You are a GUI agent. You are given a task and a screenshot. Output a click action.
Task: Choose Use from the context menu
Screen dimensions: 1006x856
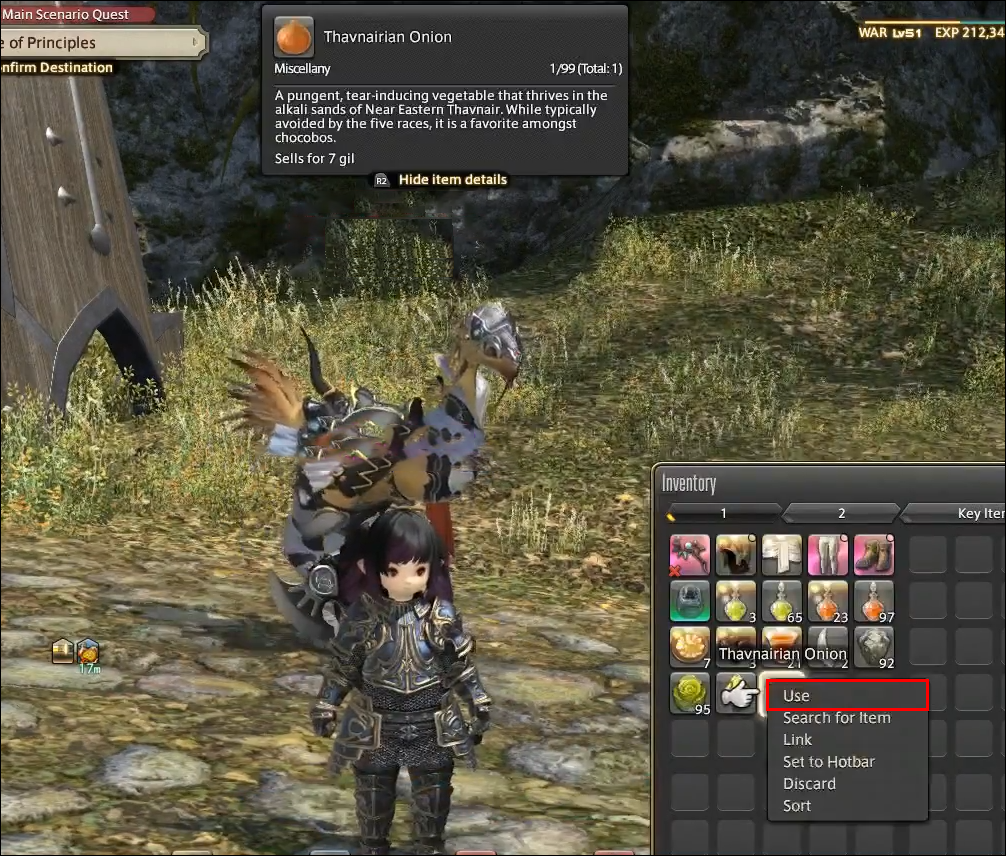point(846,695)
